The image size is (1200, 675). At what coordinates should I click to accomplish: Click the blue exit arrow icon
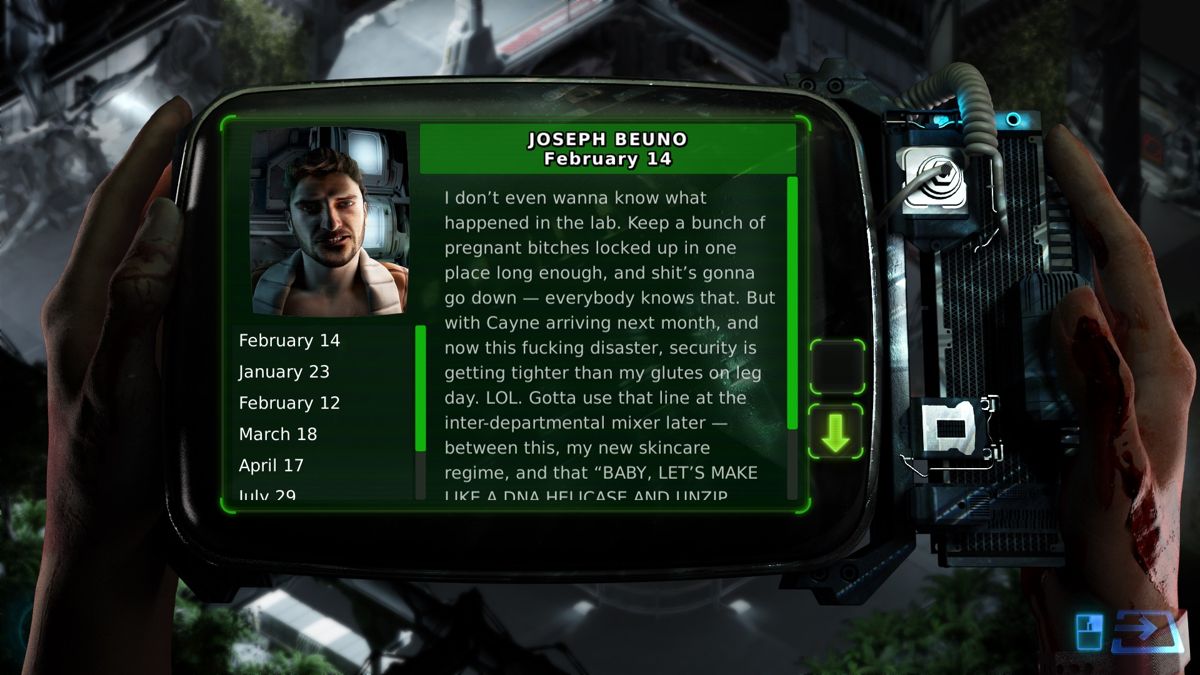[1146, 631]
